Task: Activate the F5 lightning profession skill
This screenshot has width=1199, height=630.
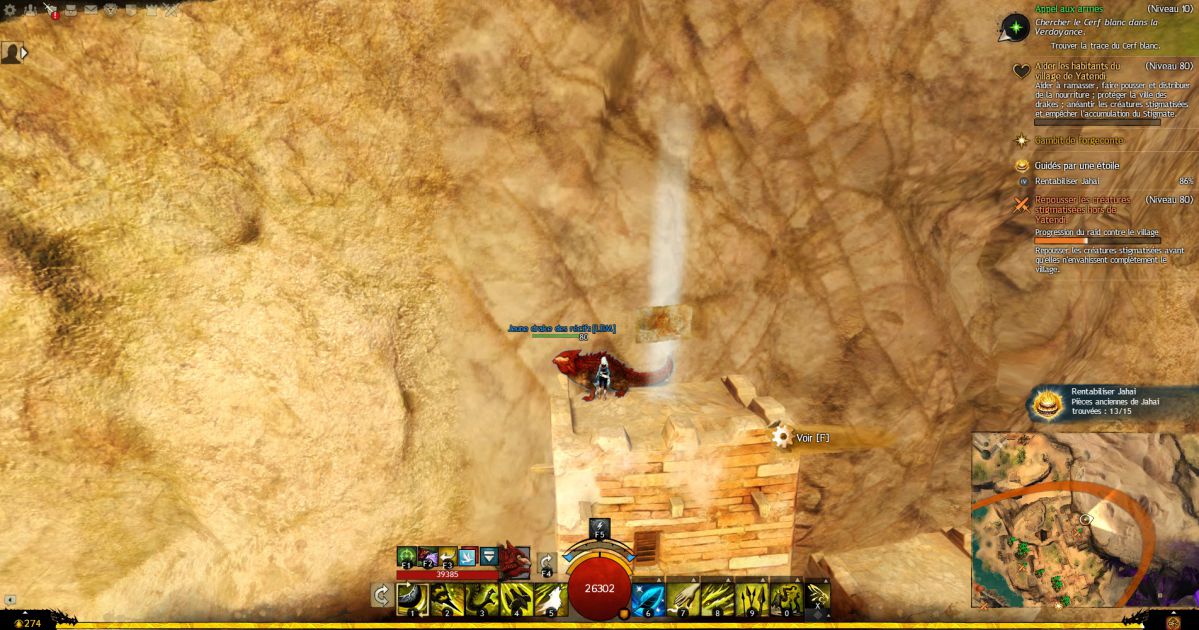Action: point(599,529)
